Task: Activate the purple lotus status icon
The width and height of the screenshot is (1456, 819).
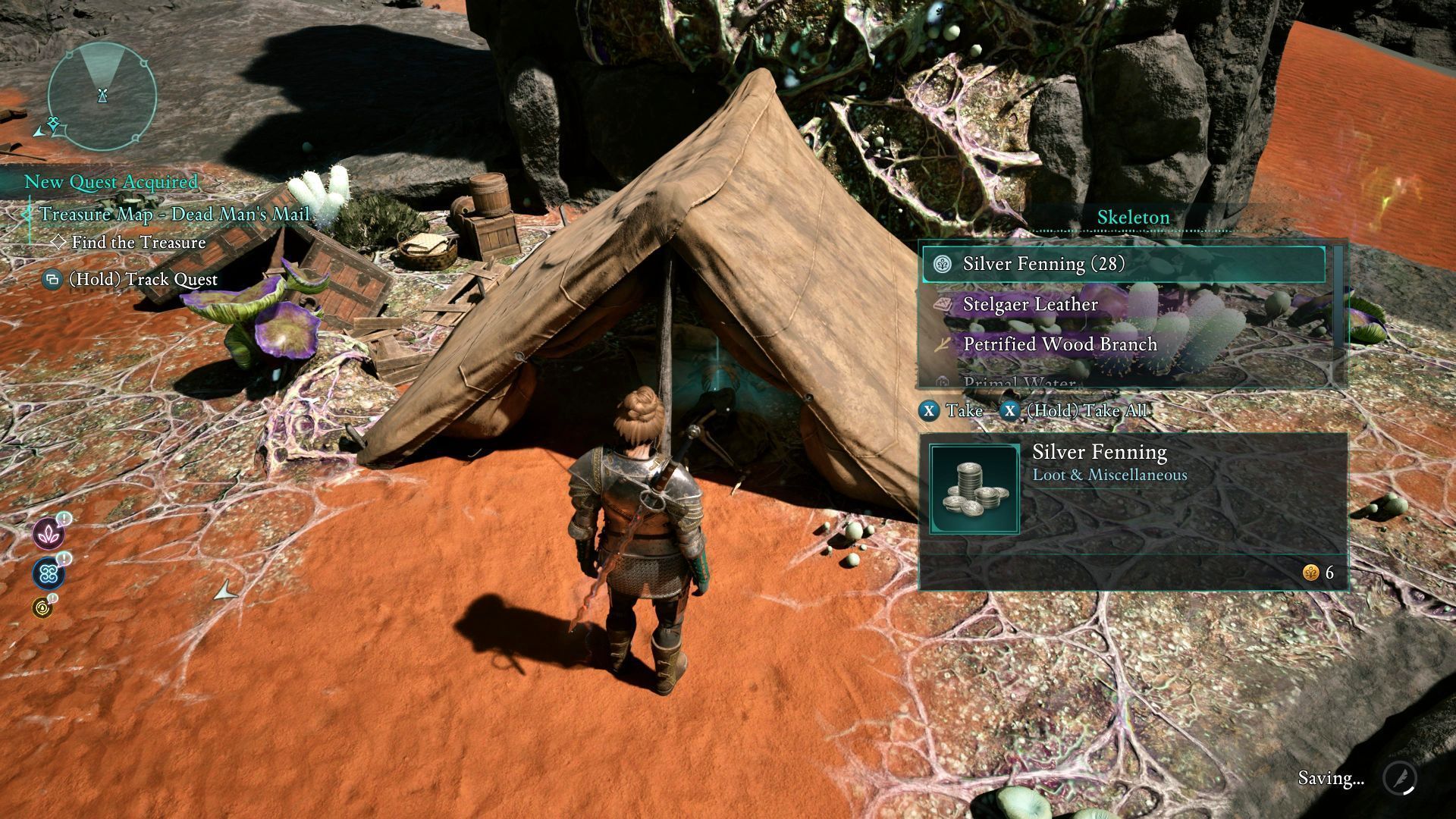Action: point(49,534)
